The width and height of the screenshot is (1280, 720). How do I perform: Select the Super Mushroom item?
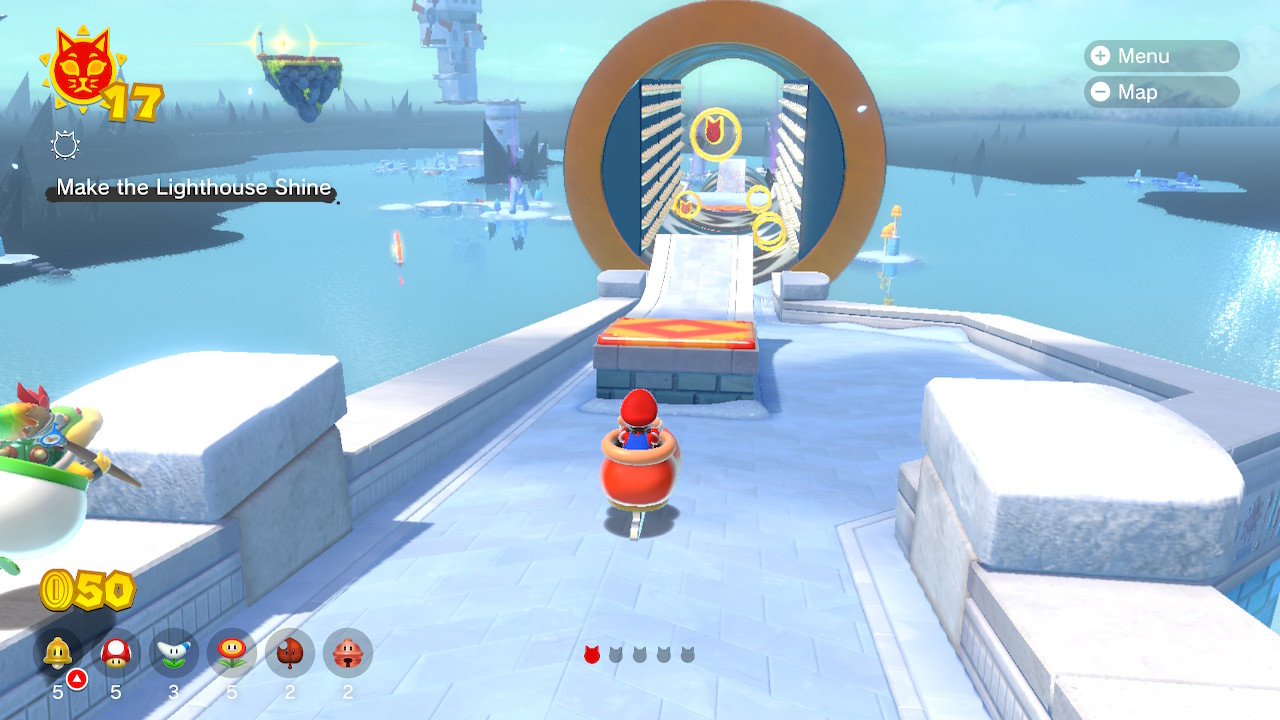point(115,653)
